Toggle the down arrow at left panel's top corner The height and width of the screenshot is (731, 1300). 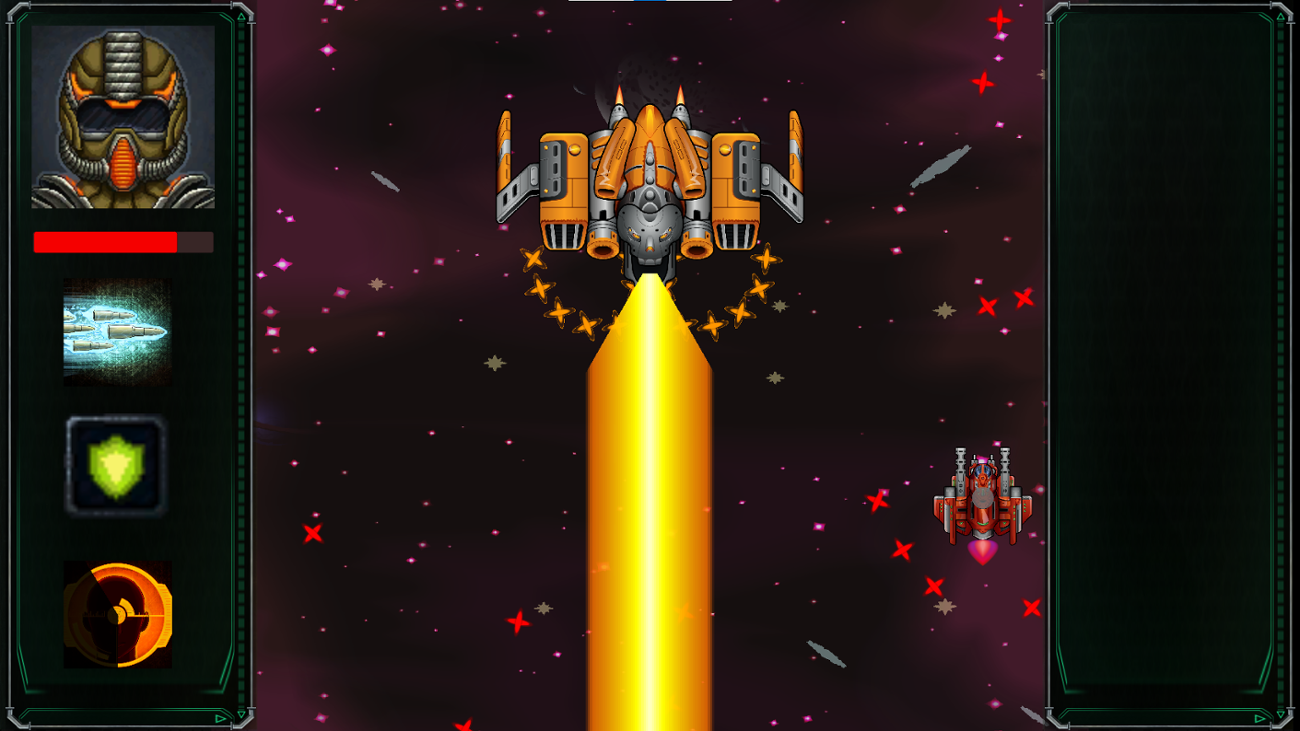(241, 16)
